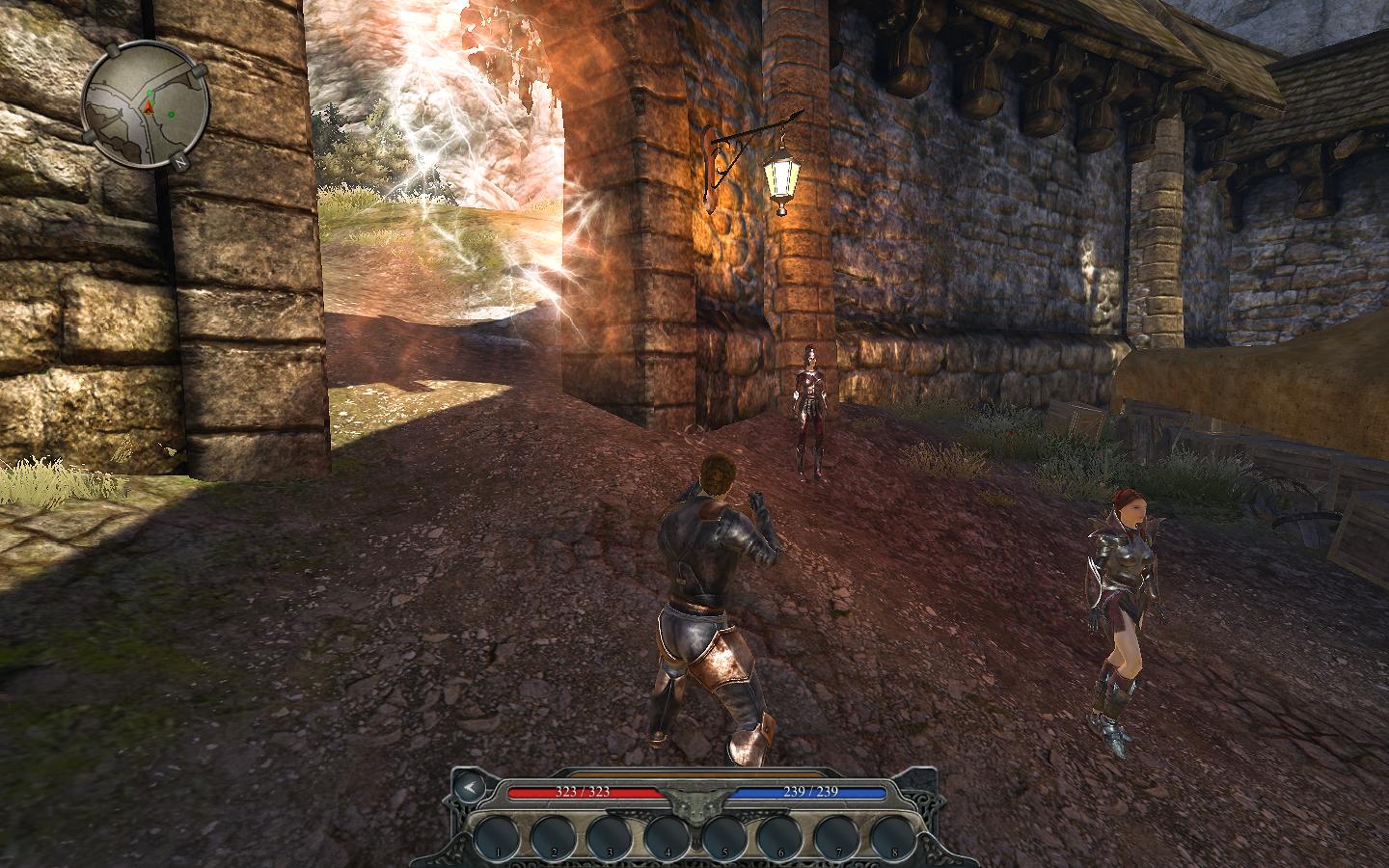Image resolution: width=1389 pixels, height=868 pixels.
Task: Pick hotbar slot number 8
Action: coord(895,836)
